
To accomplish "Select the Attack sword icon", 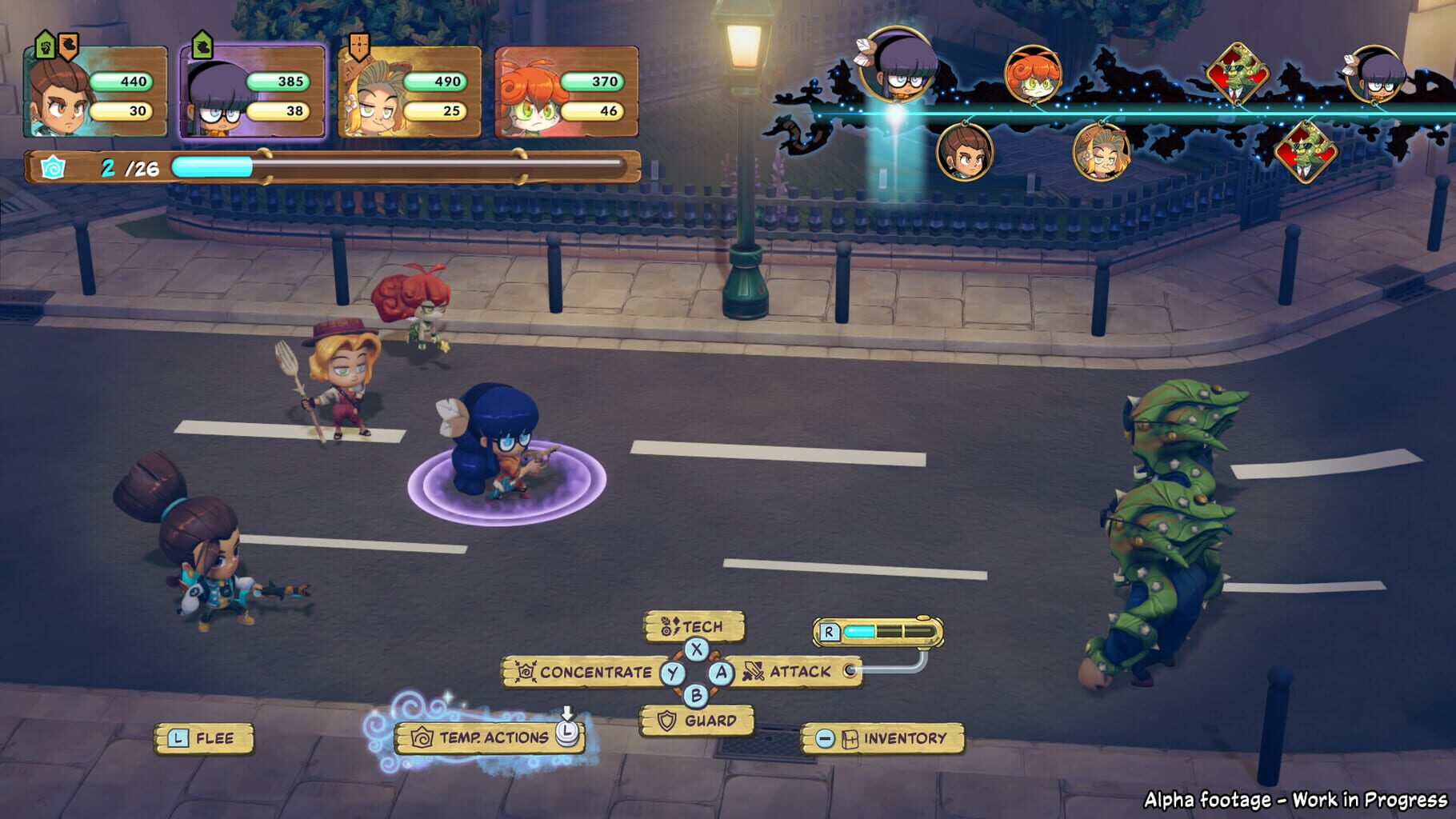I will pos(754,673).
